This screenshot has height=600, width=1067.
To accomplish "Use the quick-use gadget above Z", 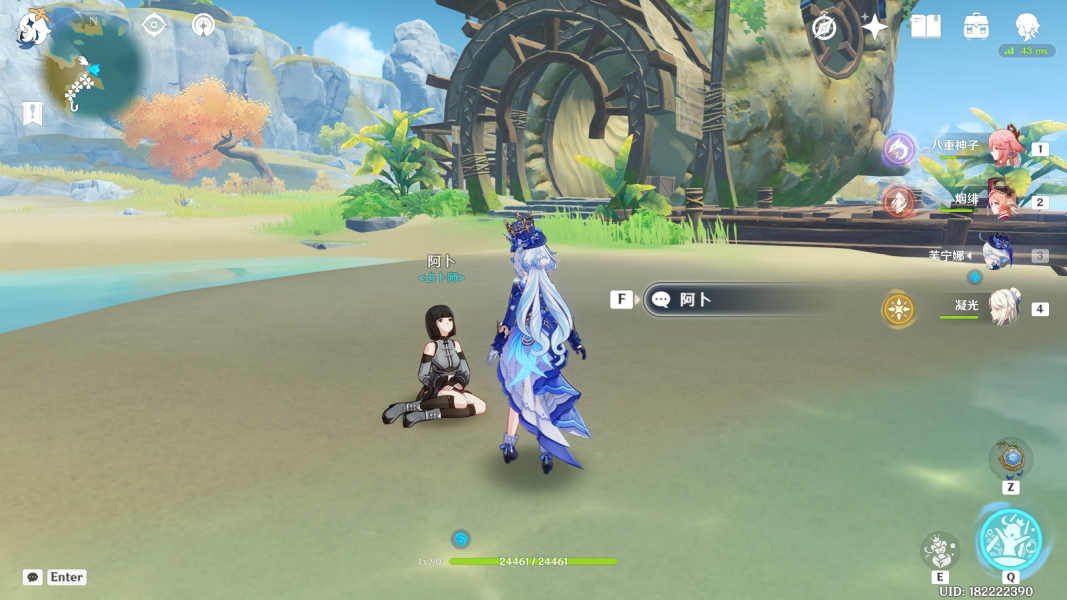I will (1010, 459).
